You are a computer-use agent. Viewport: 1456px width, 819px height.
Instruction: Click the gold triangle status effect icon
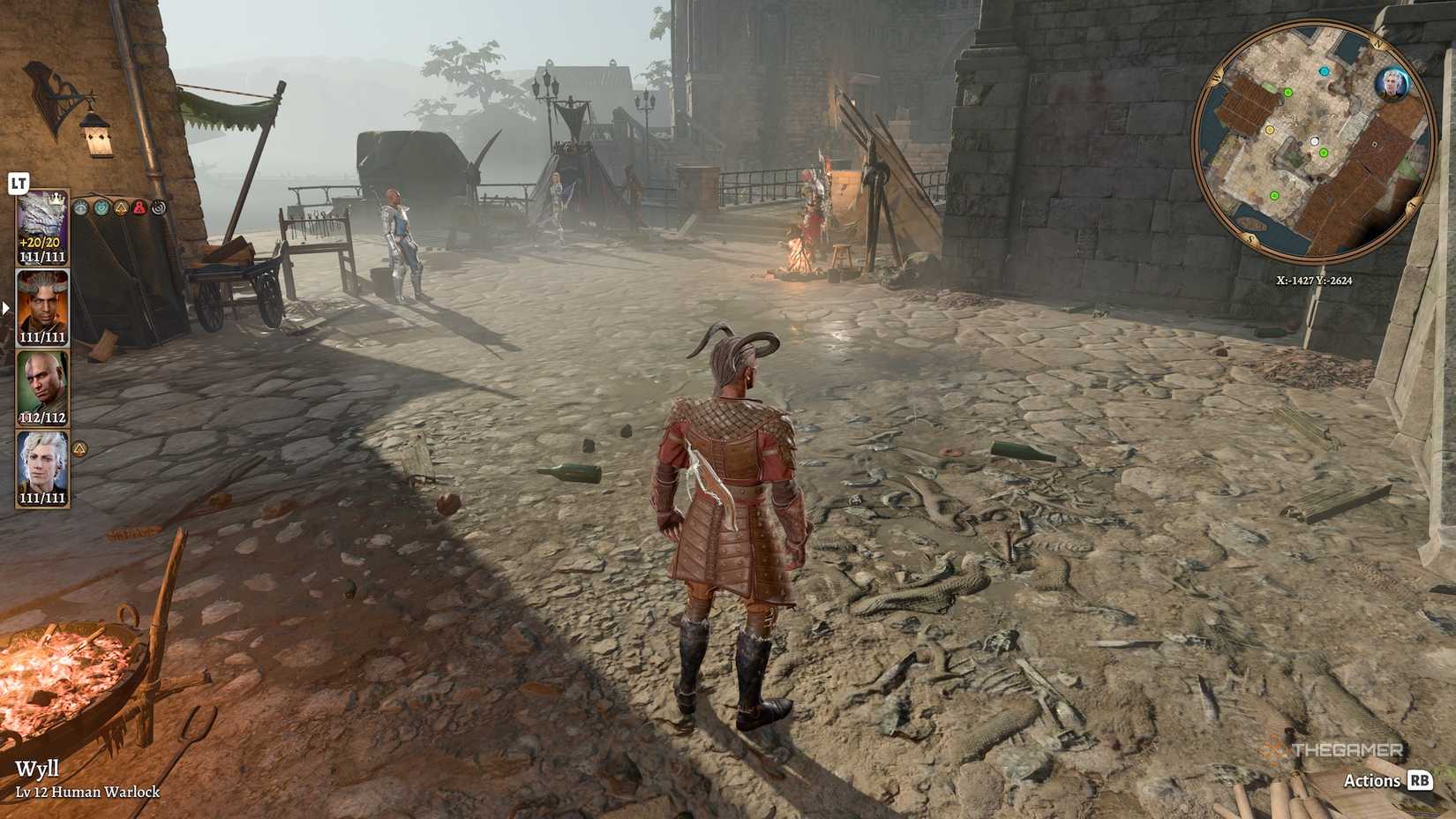(121, 208)
